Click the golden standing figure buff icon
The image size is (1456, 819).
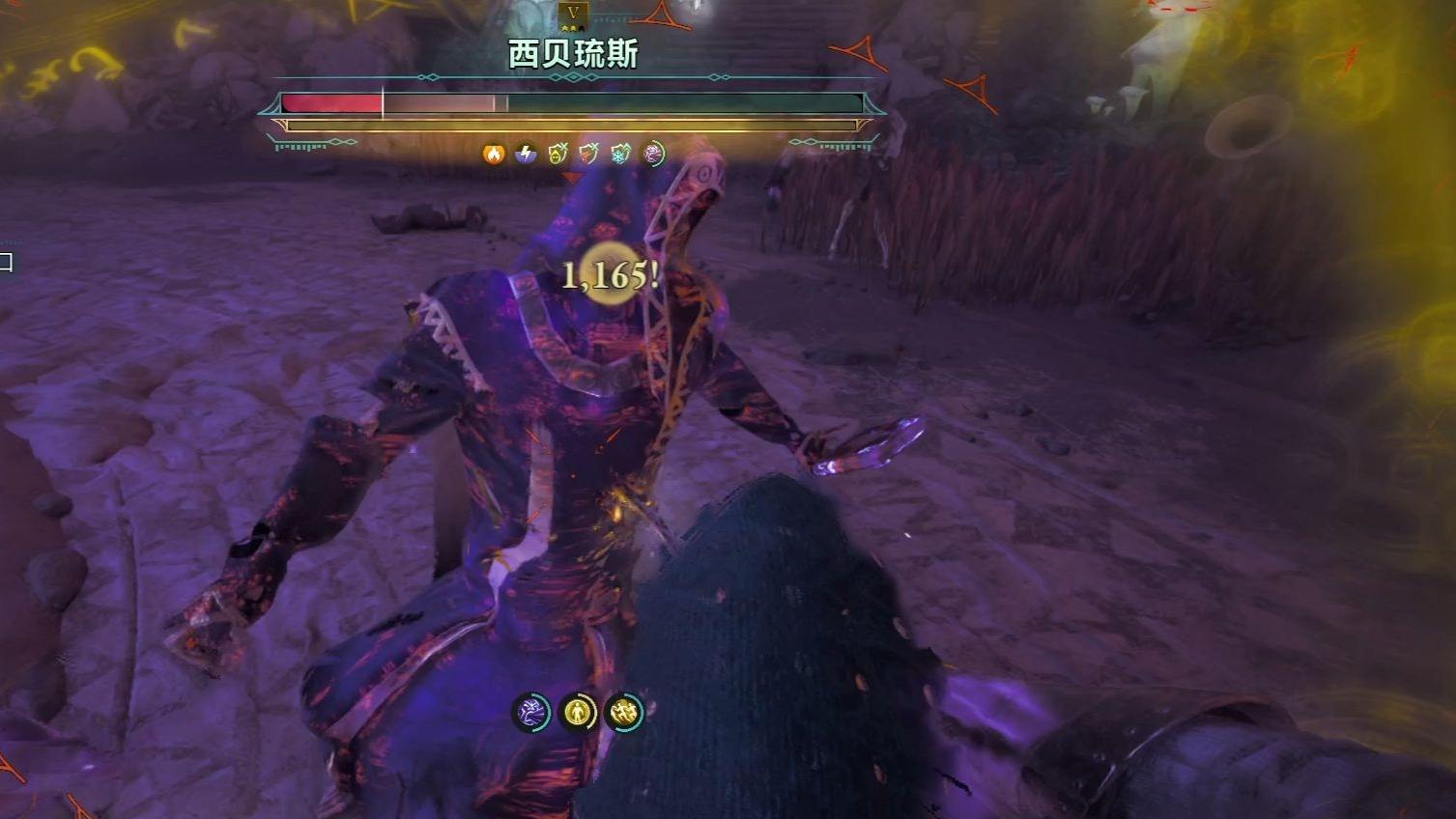[x=578, y=713]
